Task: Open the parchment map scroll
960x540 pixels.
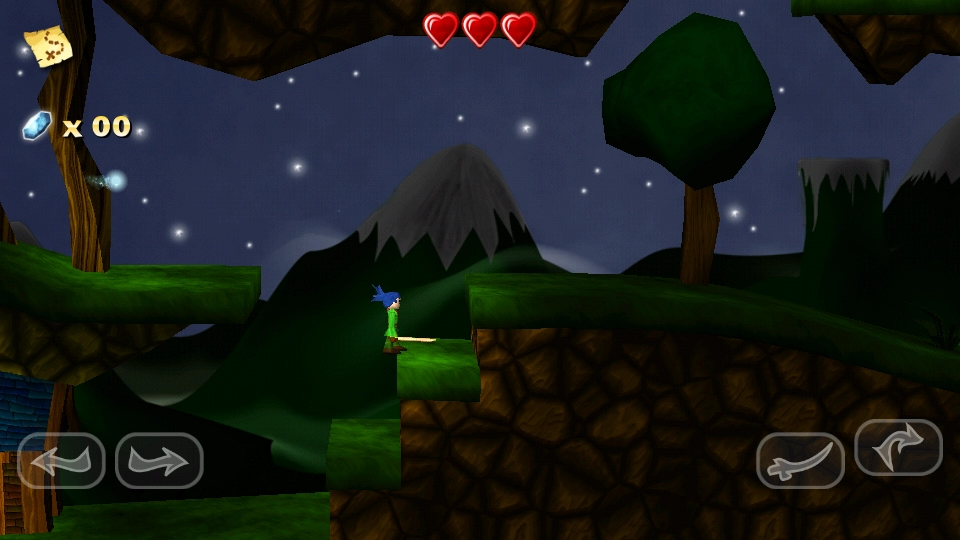Action: [48, 45]
